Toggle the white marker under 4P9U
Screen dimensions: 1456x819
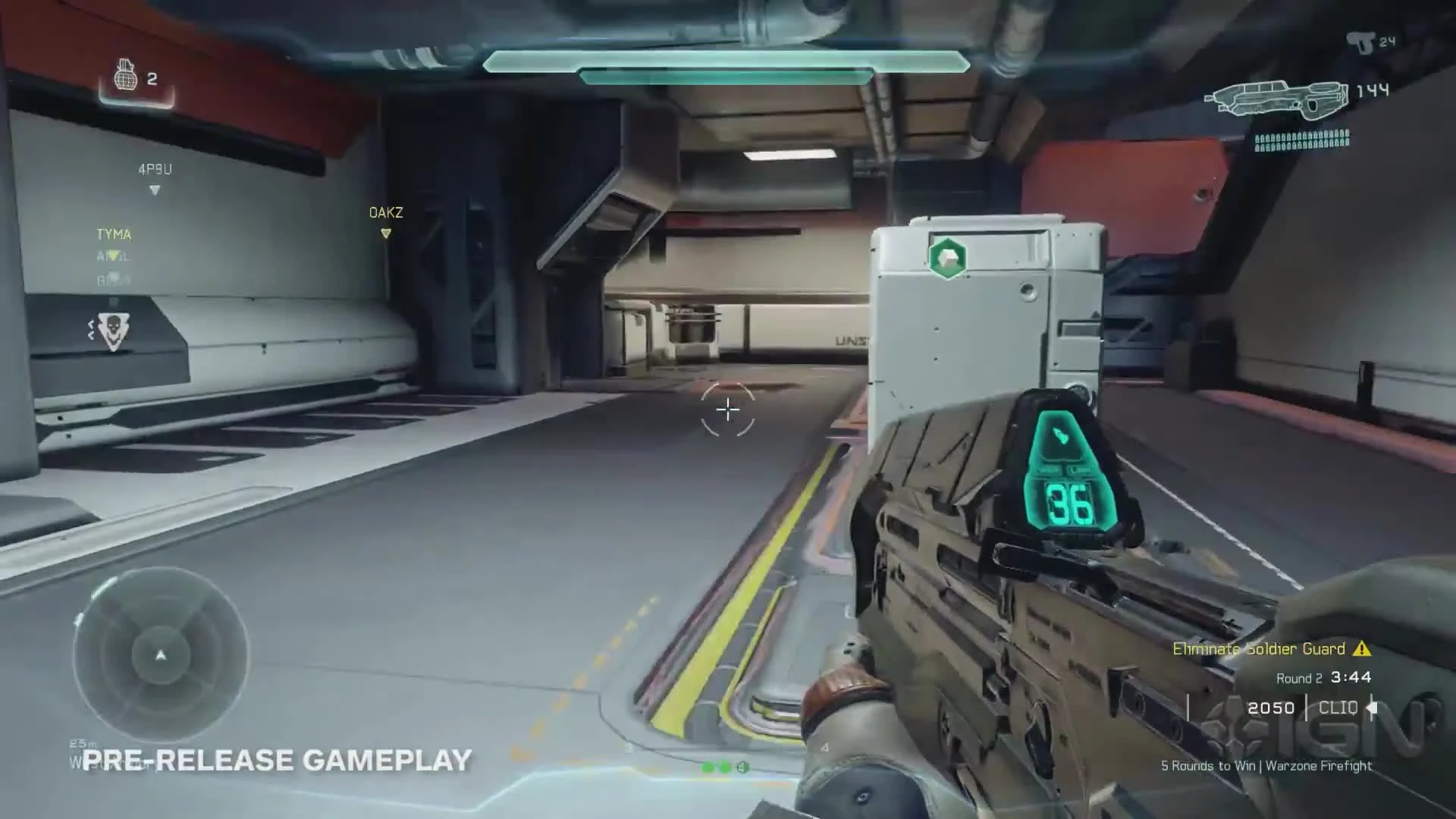155,188
